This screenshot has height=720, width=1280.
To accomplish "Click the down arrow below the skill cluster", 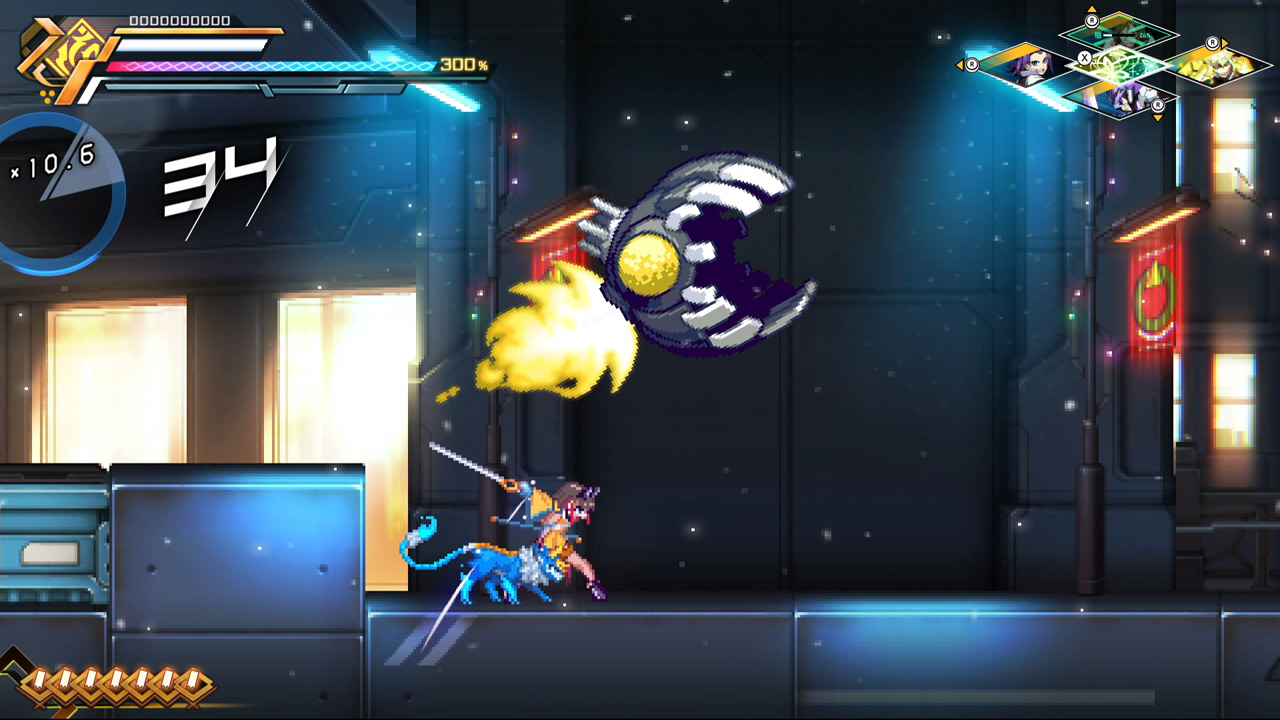I will coord(1157,117).
